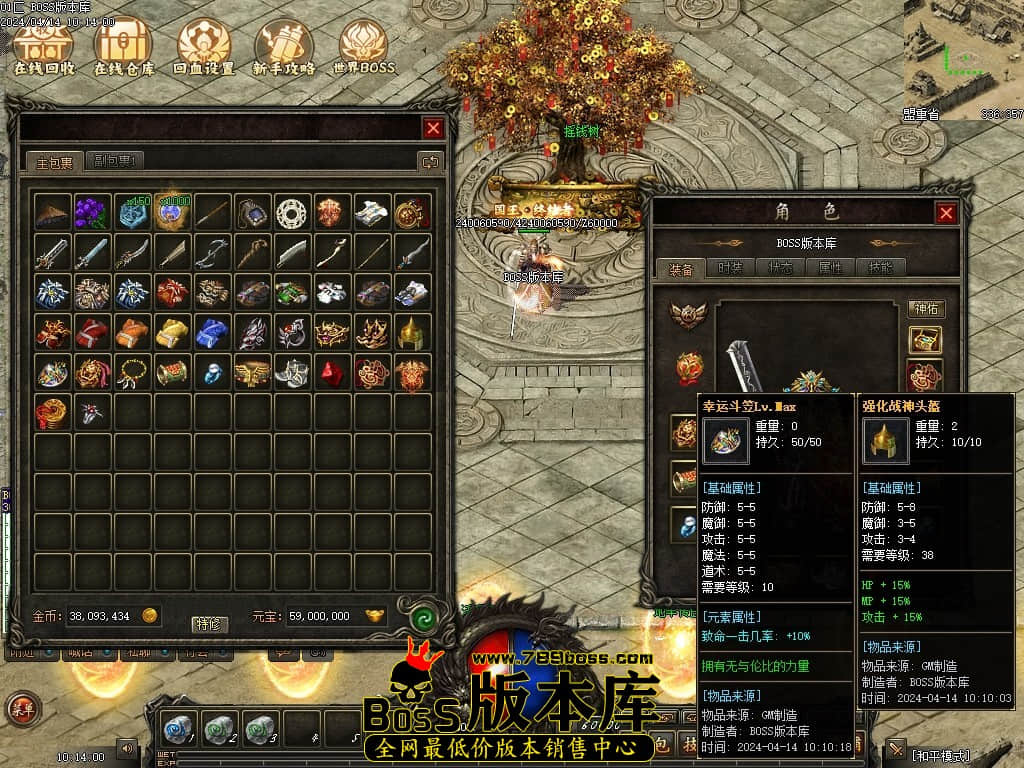Switch to the 时装 fashion tab
The width and height of the screenshot is (1024, 768).
point(732,268)
